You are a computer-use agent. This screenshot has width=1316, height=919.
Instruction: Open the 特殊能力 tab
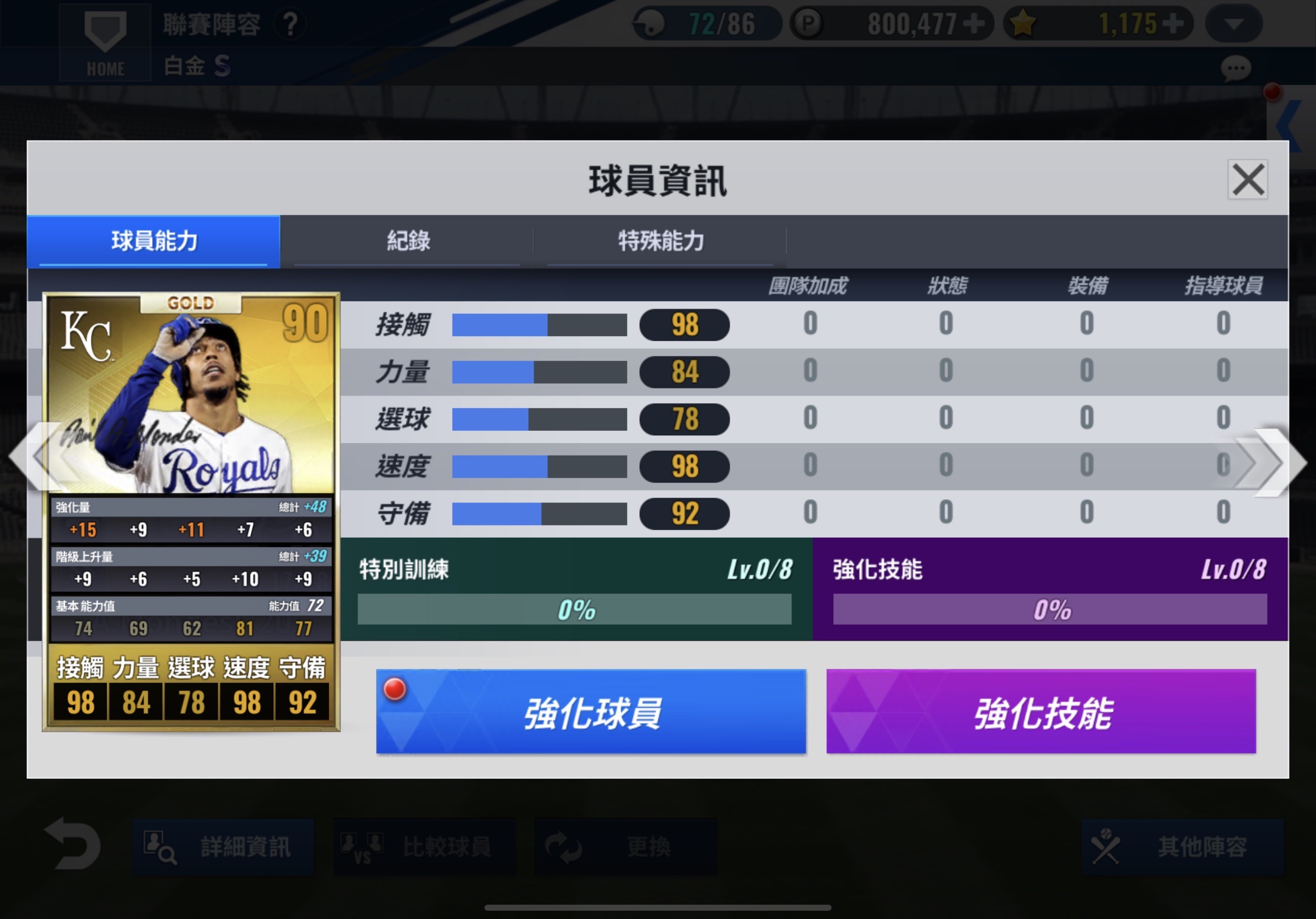(661, 241)
